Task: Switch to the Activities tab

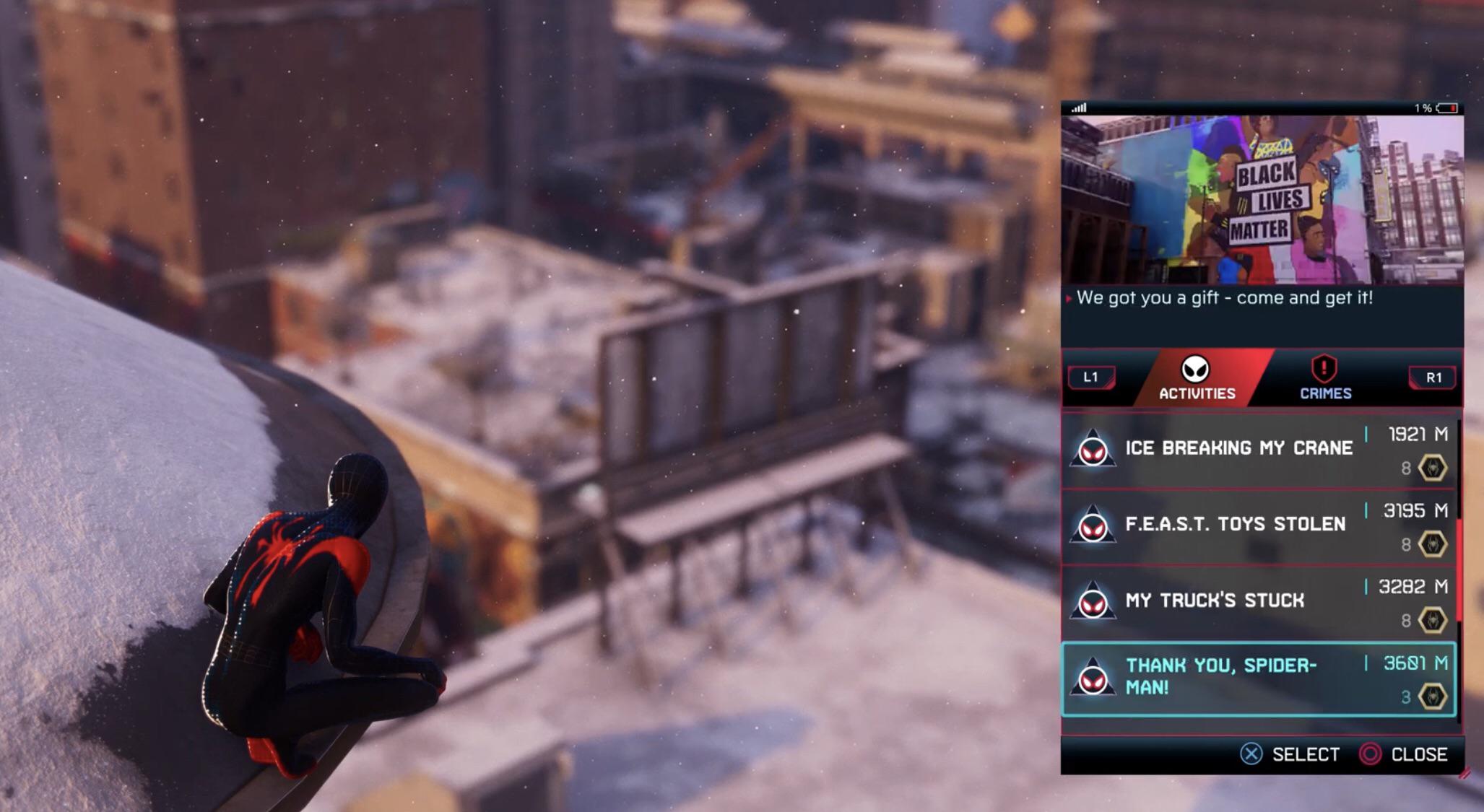Action: [1198, 393]
